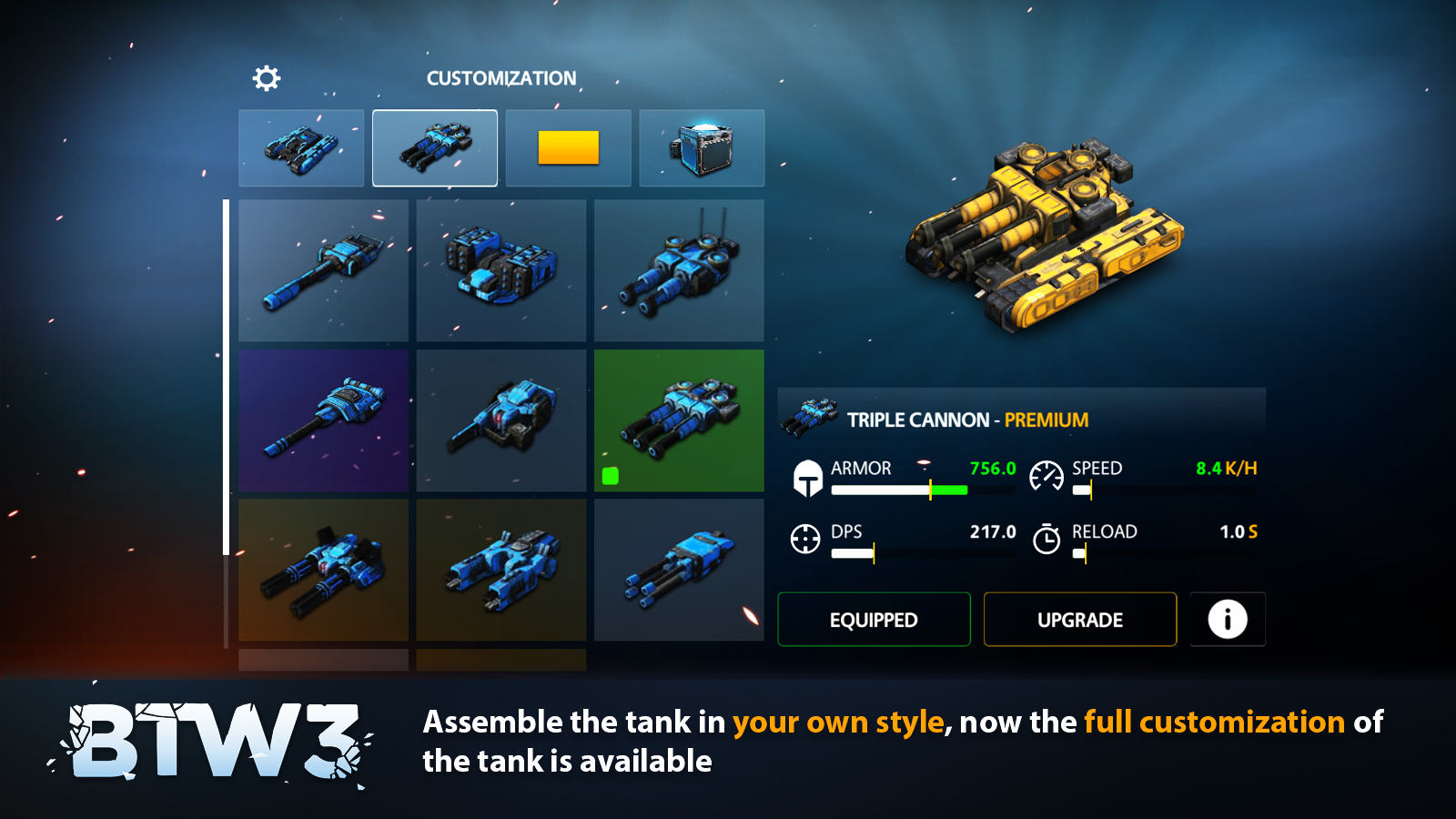The width and height of the screenshot is (1456, 819).
Task: Select the green equipped triple turret
Action: point(679,419)
